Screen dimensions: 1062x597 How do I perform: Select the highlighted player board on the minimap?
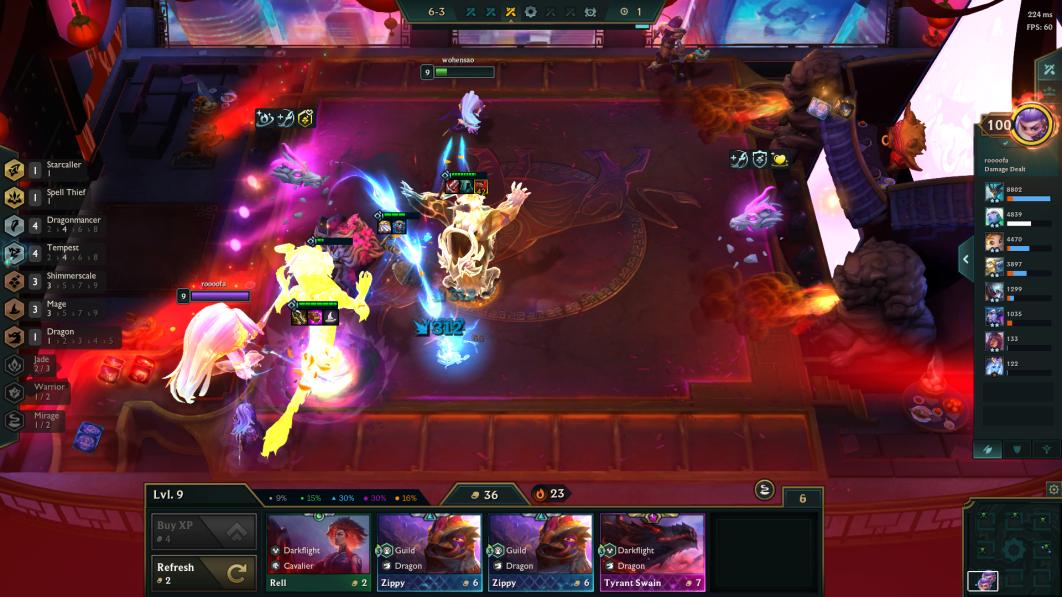click(983, 581)
